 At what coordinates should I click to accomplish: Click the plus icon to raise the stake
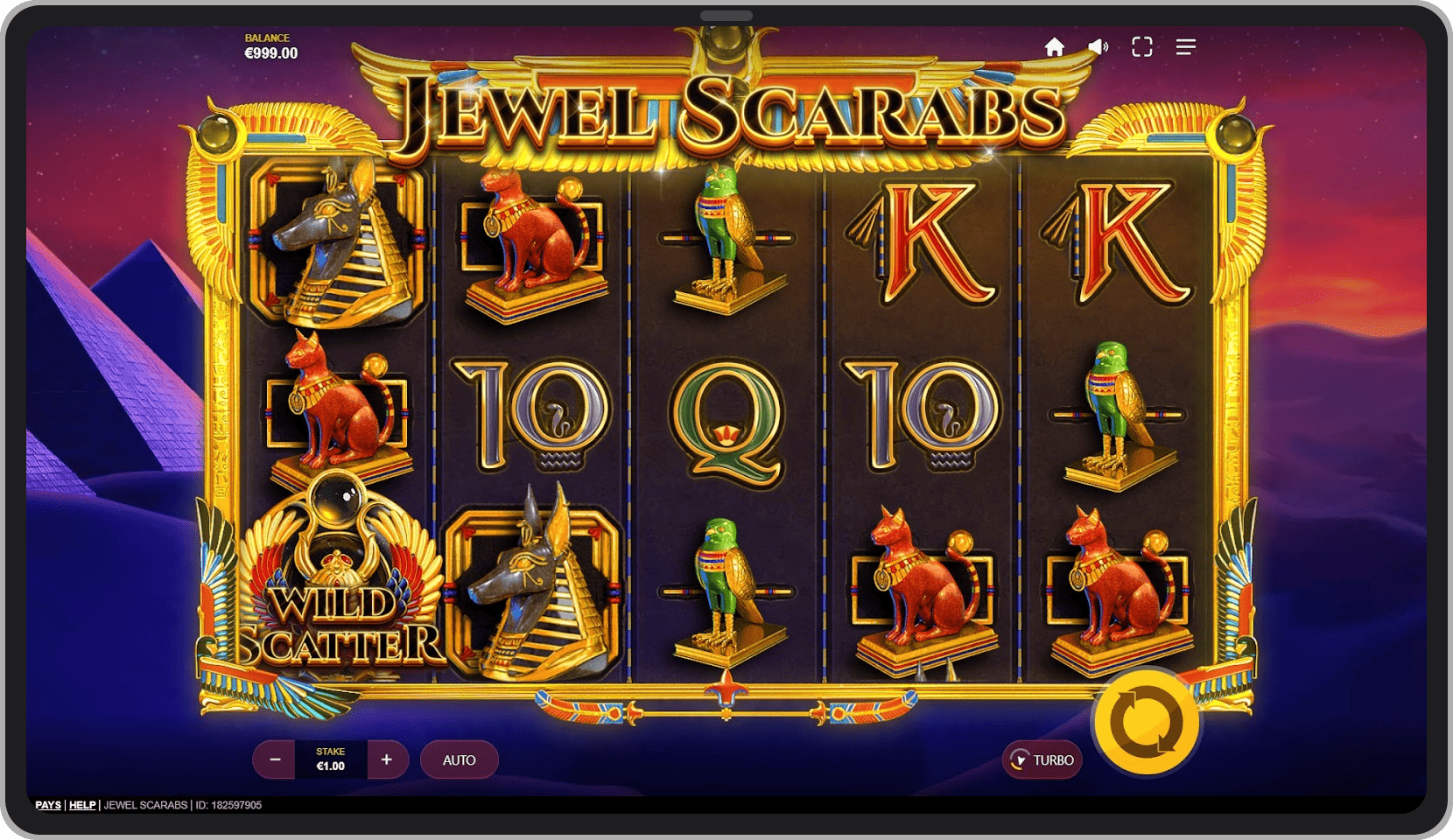tap(386, 759)
